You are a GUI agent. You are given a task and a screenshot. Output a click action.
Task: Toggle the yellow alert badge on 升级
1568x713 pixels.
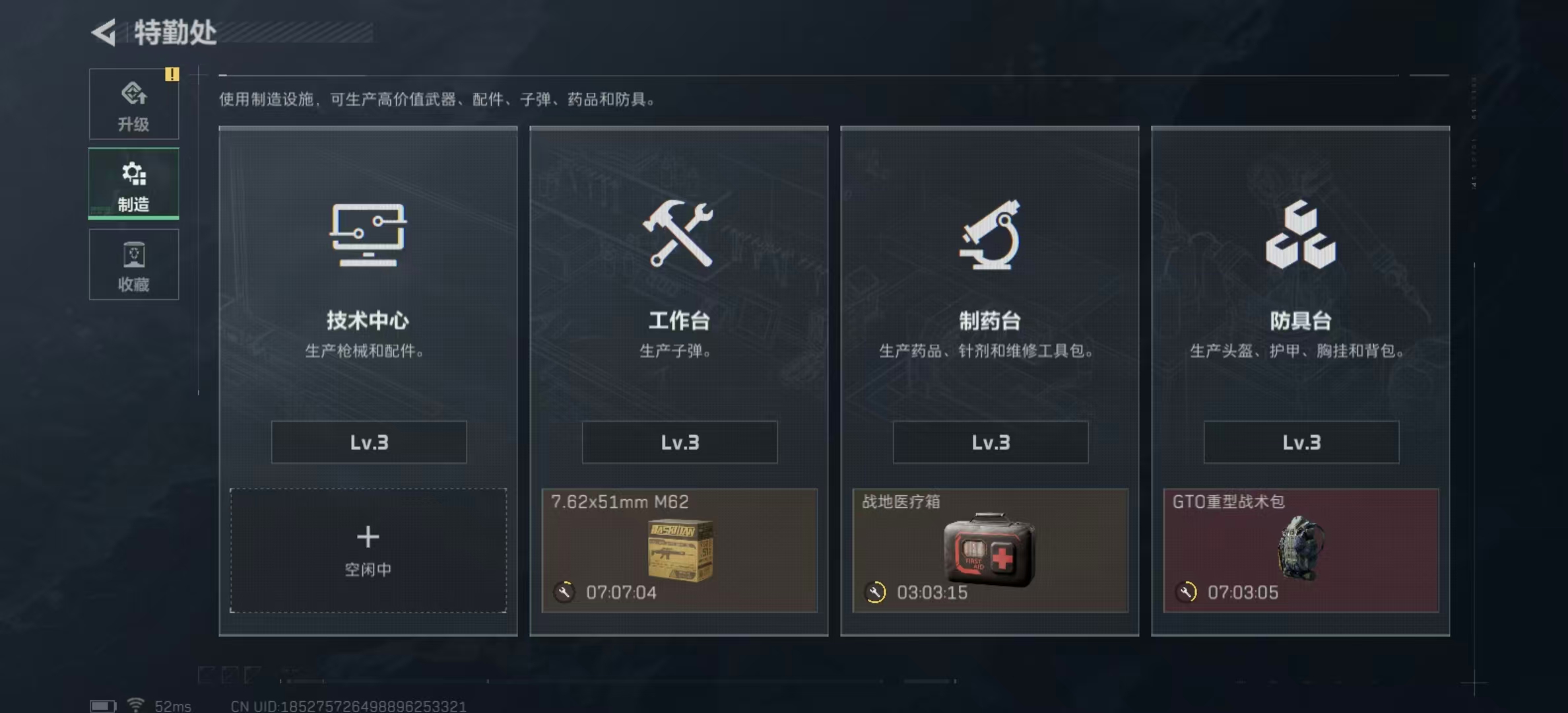pyautogui.click(x=173, y=75)
